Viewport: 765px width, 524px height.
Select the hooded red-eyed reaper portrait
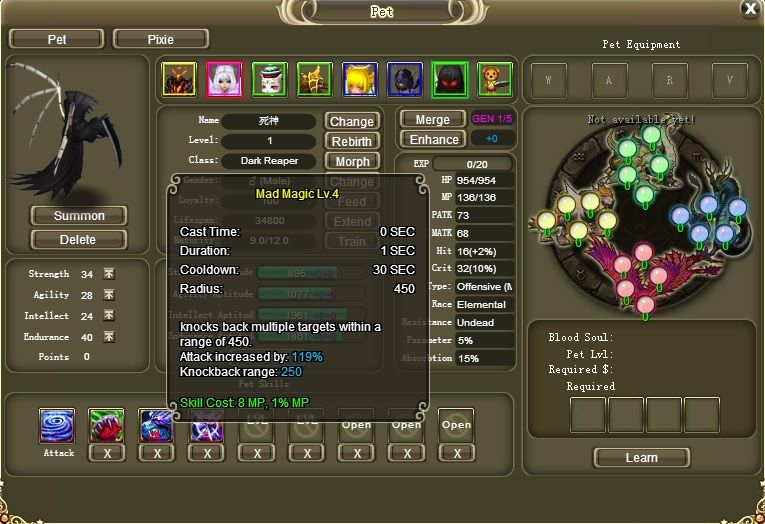(x=450, y=79)
